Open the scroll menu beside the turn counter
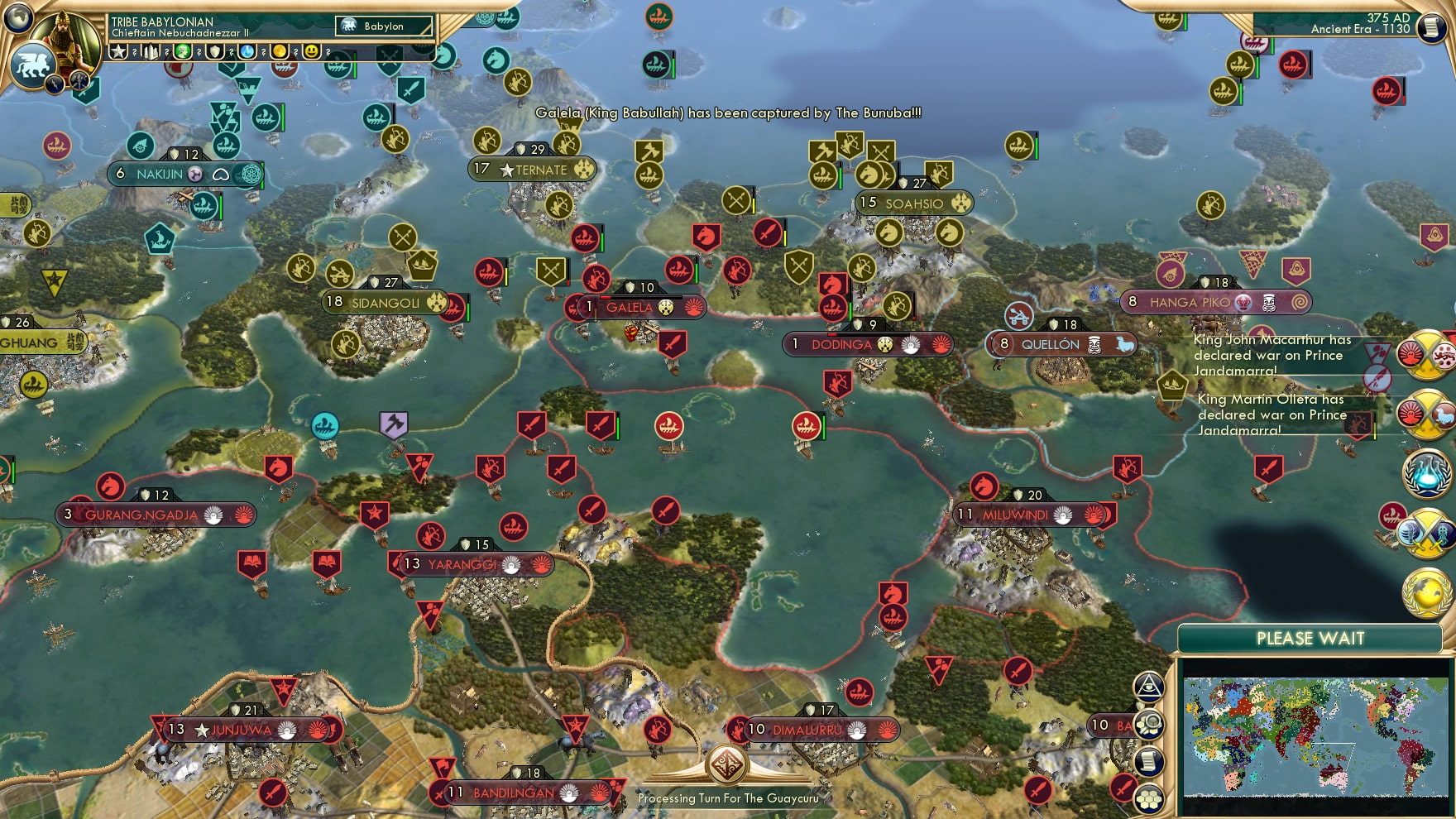Screen dimensions: 1456x819 pyautogui.click(x=1431, y=27)
